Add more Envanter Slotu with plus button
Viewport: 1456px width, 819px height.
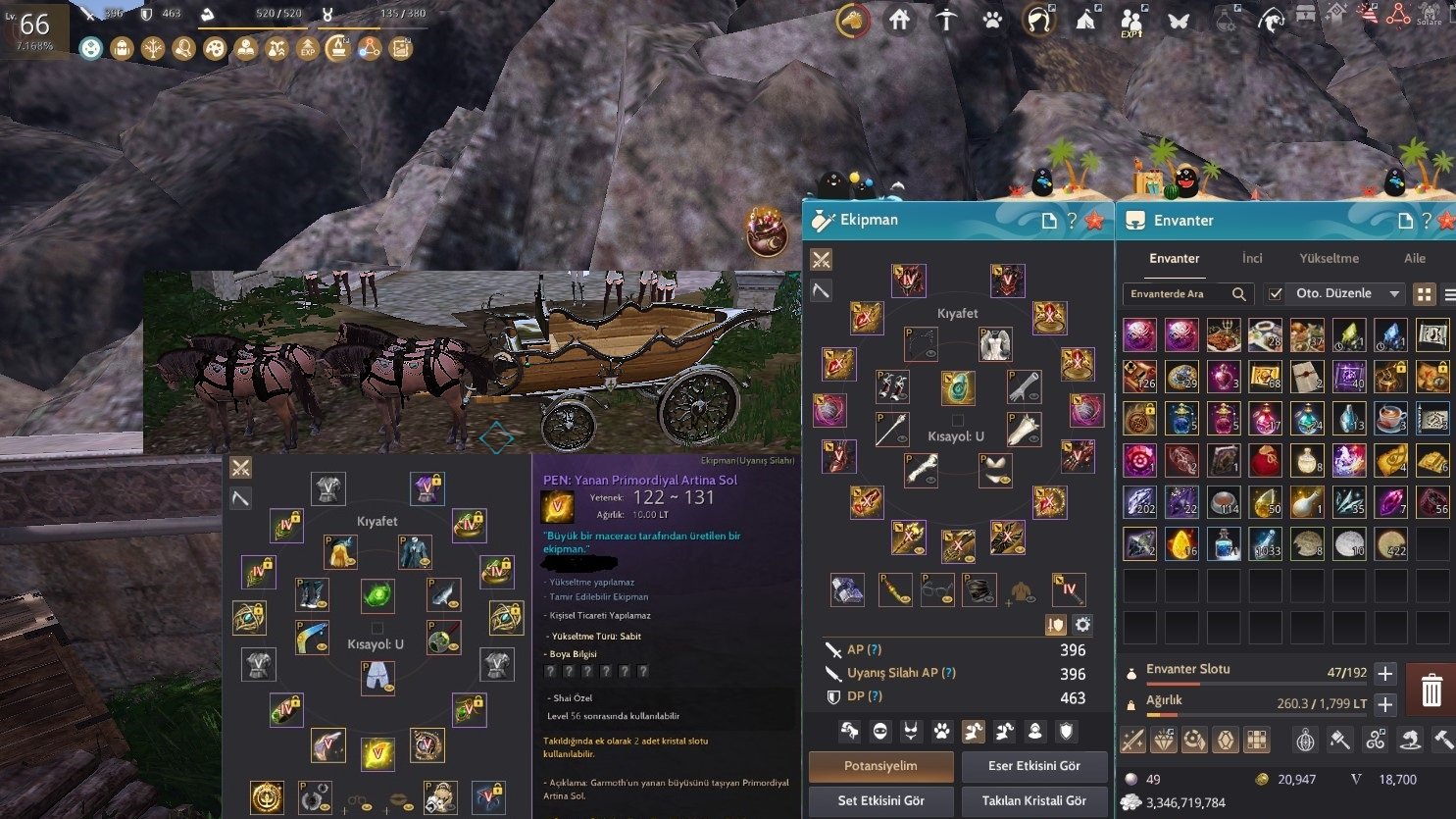[x=1384, y=674]
